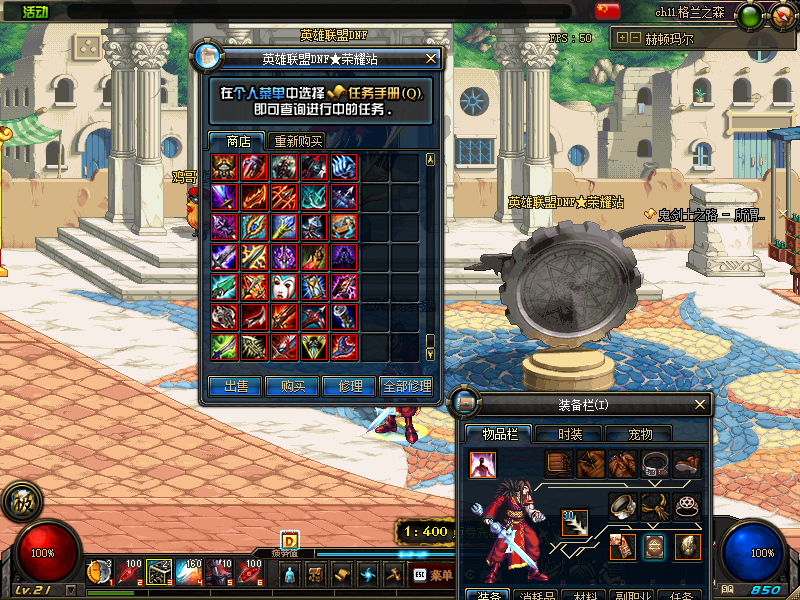The height and width of the screenshot is (600, 800).
Task: Close the 装备栏 equipment window
Action: coord(701,404)
